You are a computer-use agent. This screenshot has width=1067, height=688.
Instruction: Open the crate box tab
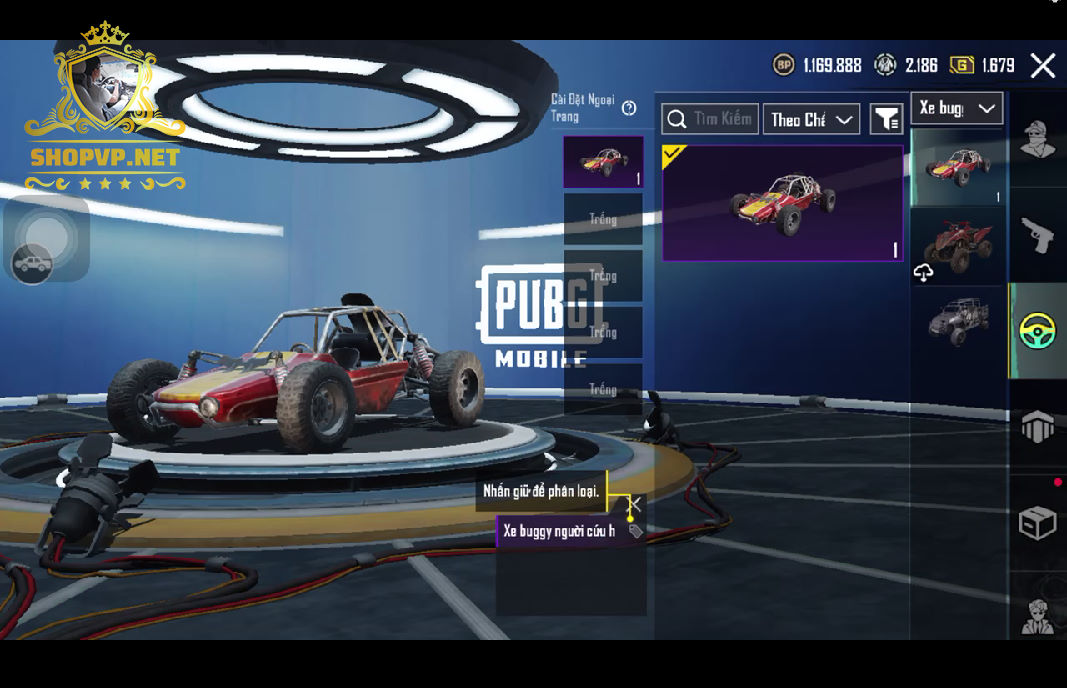[1037, 522]
